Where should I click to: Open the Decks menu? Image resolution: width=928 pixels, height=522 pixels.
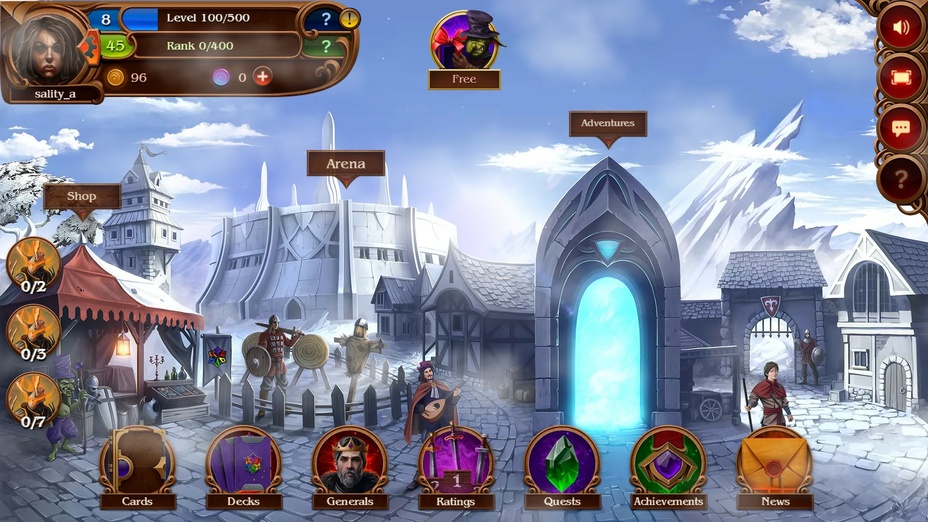pos(243,463)
